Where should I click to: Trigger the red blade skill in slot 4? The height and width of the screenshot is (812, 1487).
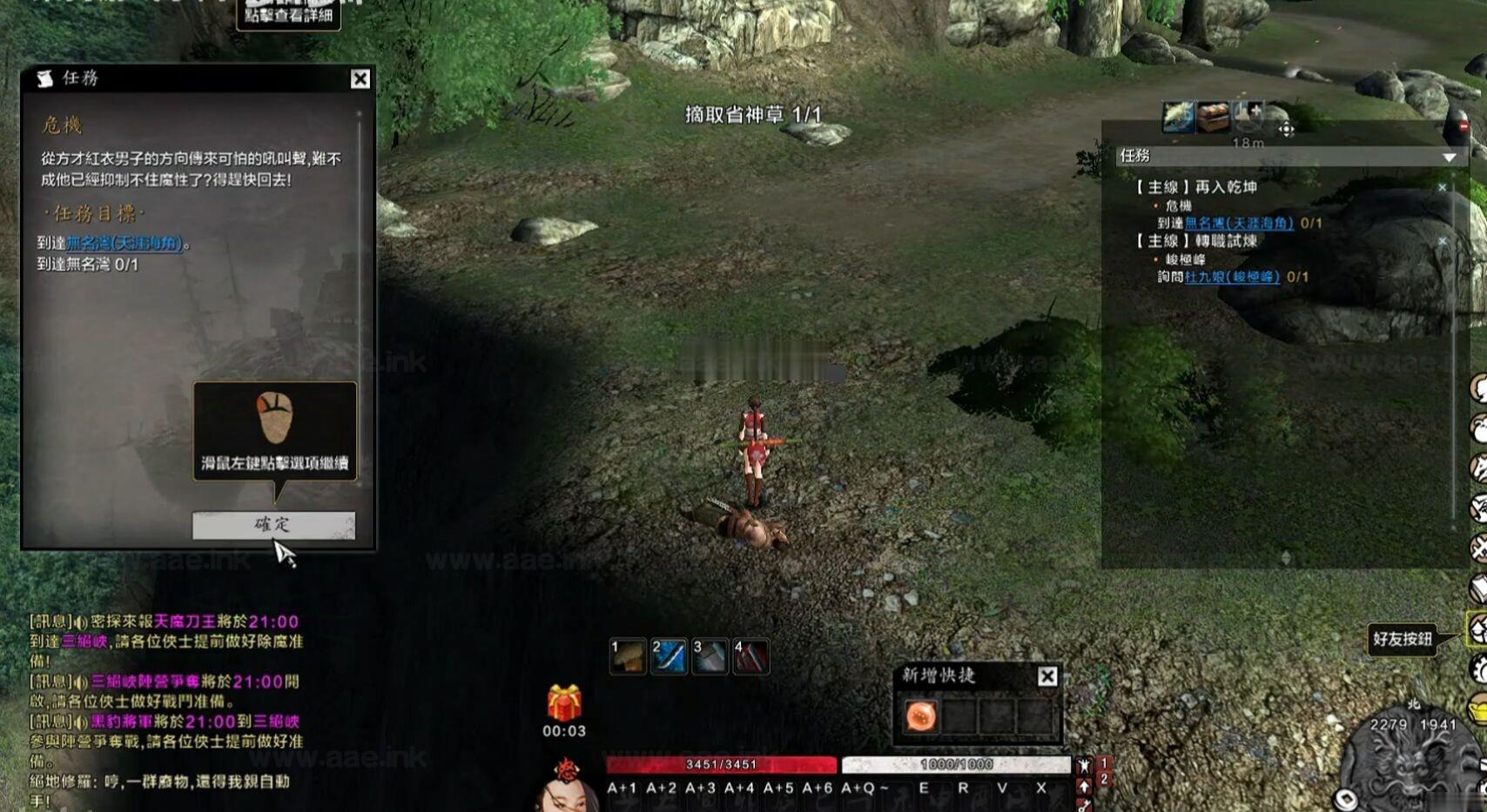coord(750,657)
